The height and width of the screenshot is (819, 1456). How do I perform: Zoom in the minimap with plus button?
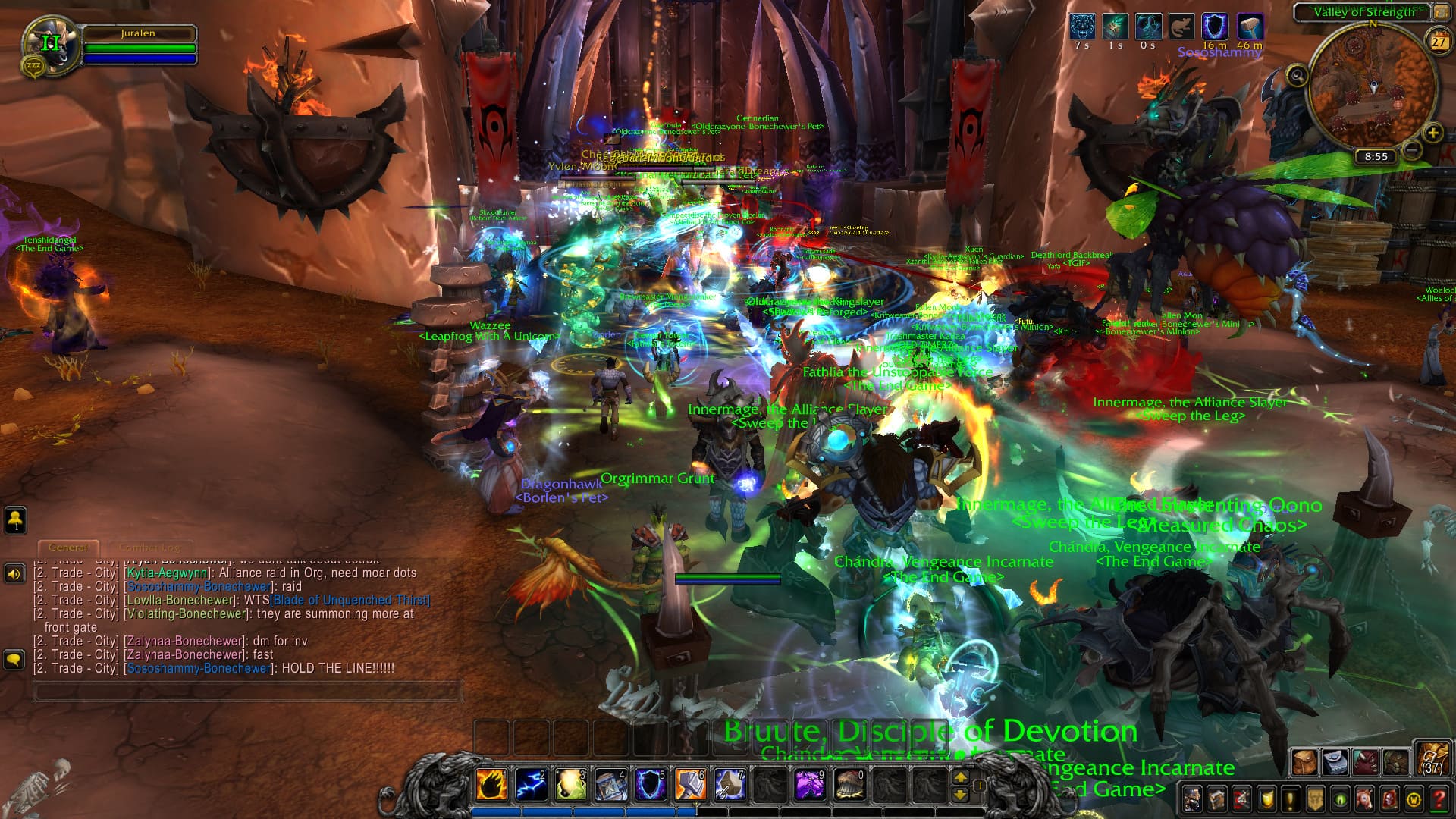[1432, 133]
